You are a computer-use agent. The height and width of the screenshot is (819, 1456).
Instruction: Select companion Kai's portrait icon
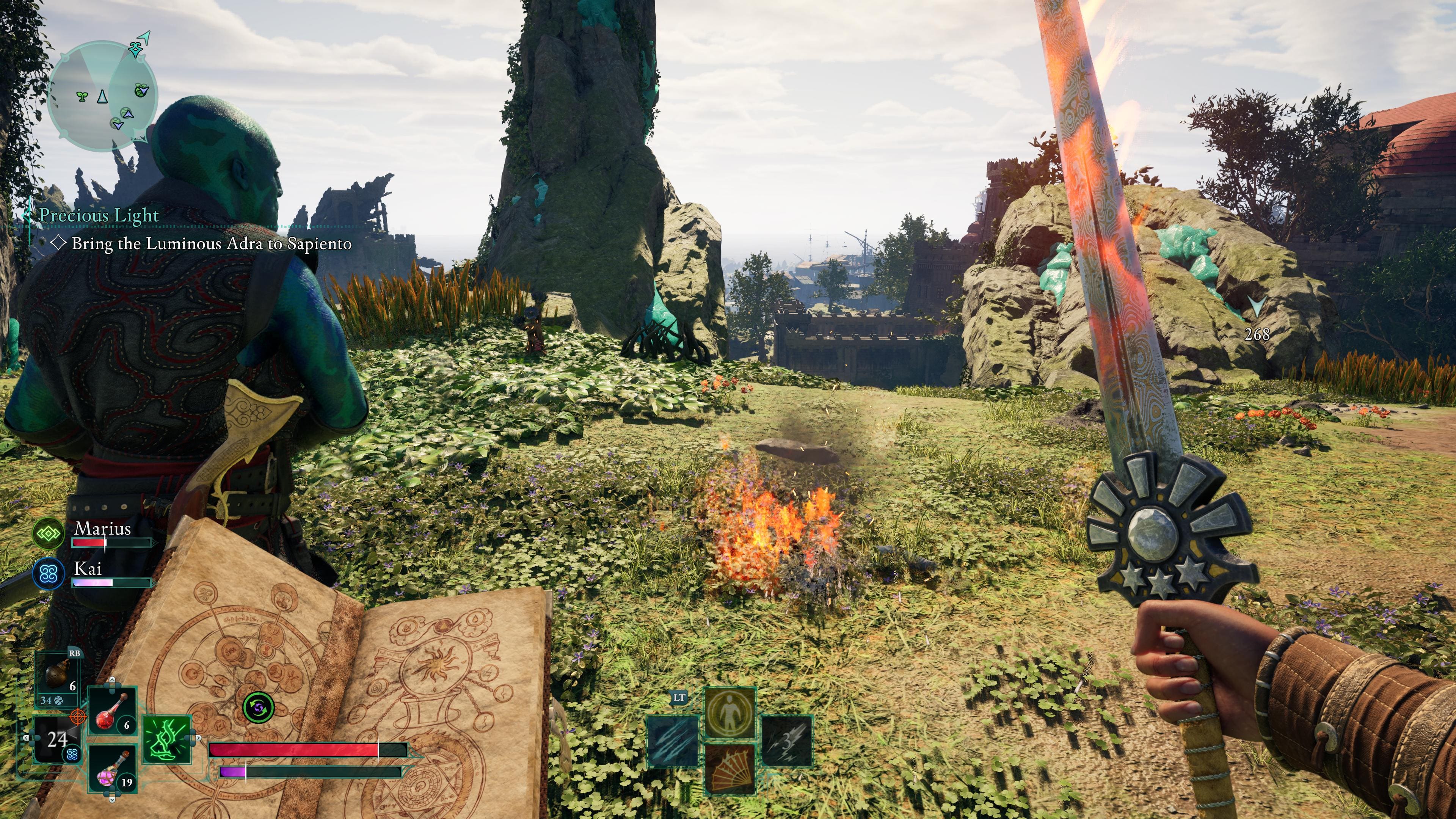click(x=49, y=574)
